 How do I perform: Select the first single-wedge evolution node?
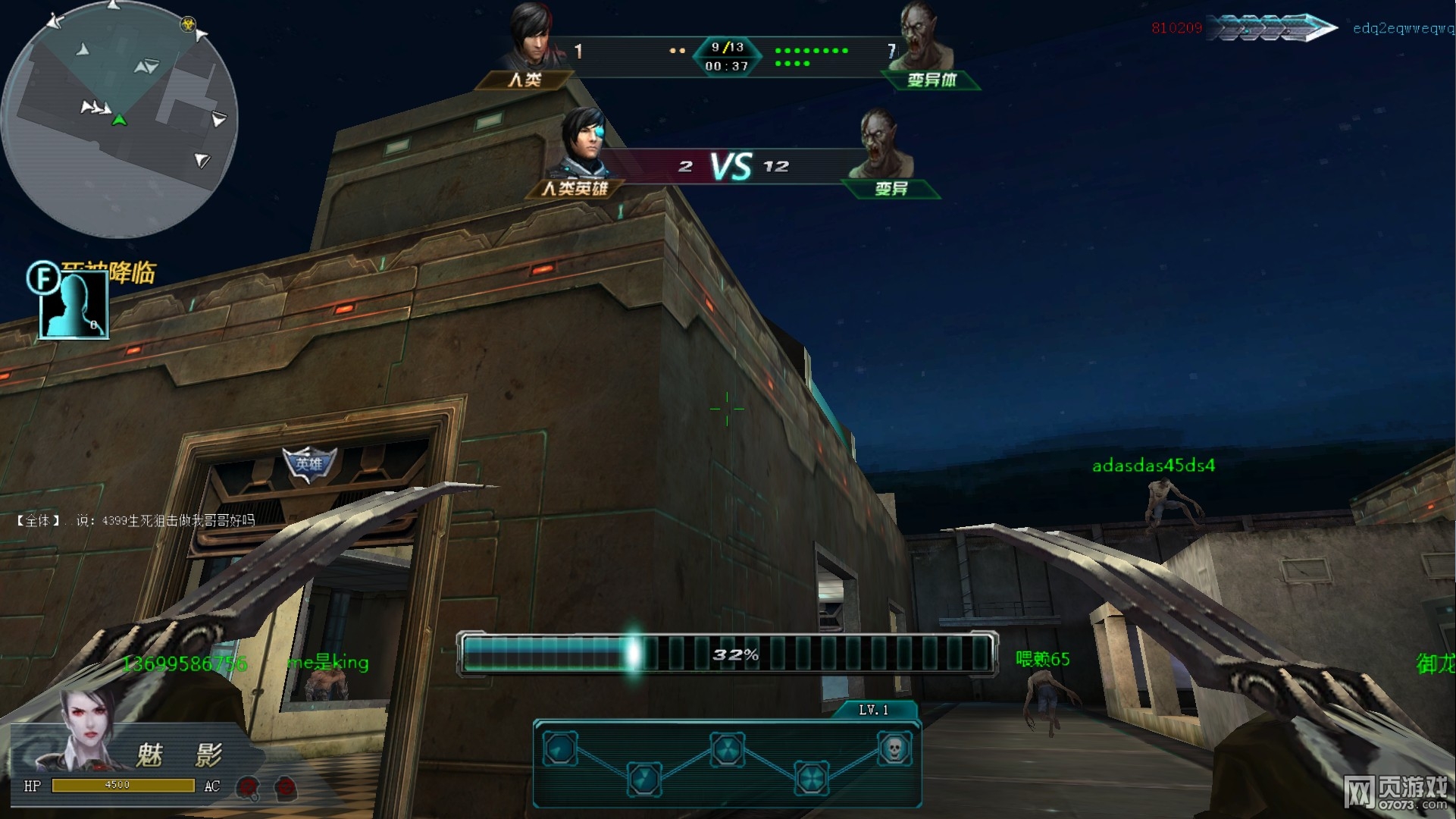pyautogui.click(x=561, y=748)
